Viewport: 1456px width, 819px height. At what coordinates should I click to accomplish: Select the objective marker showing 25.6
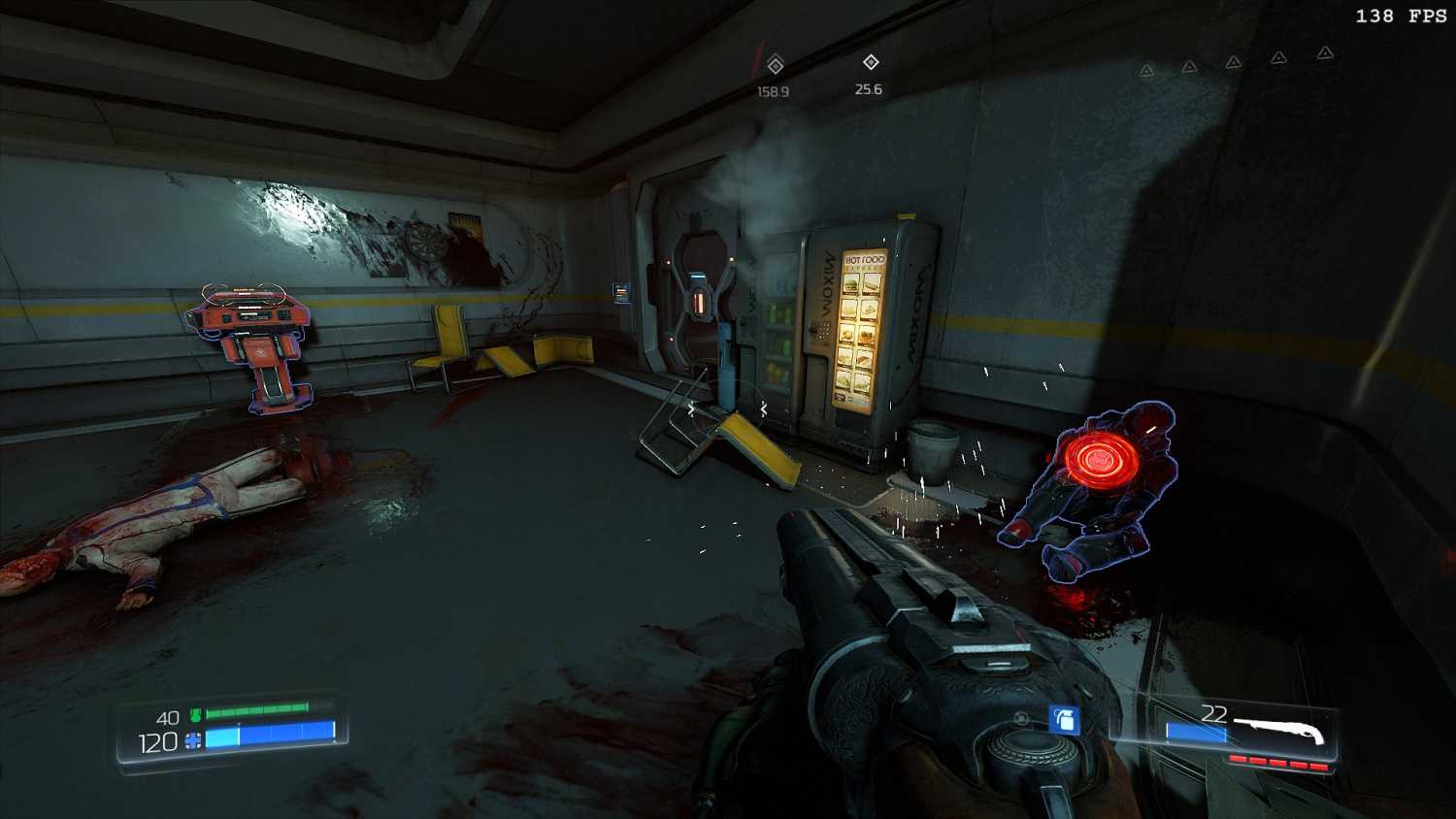tap(871, 63)
